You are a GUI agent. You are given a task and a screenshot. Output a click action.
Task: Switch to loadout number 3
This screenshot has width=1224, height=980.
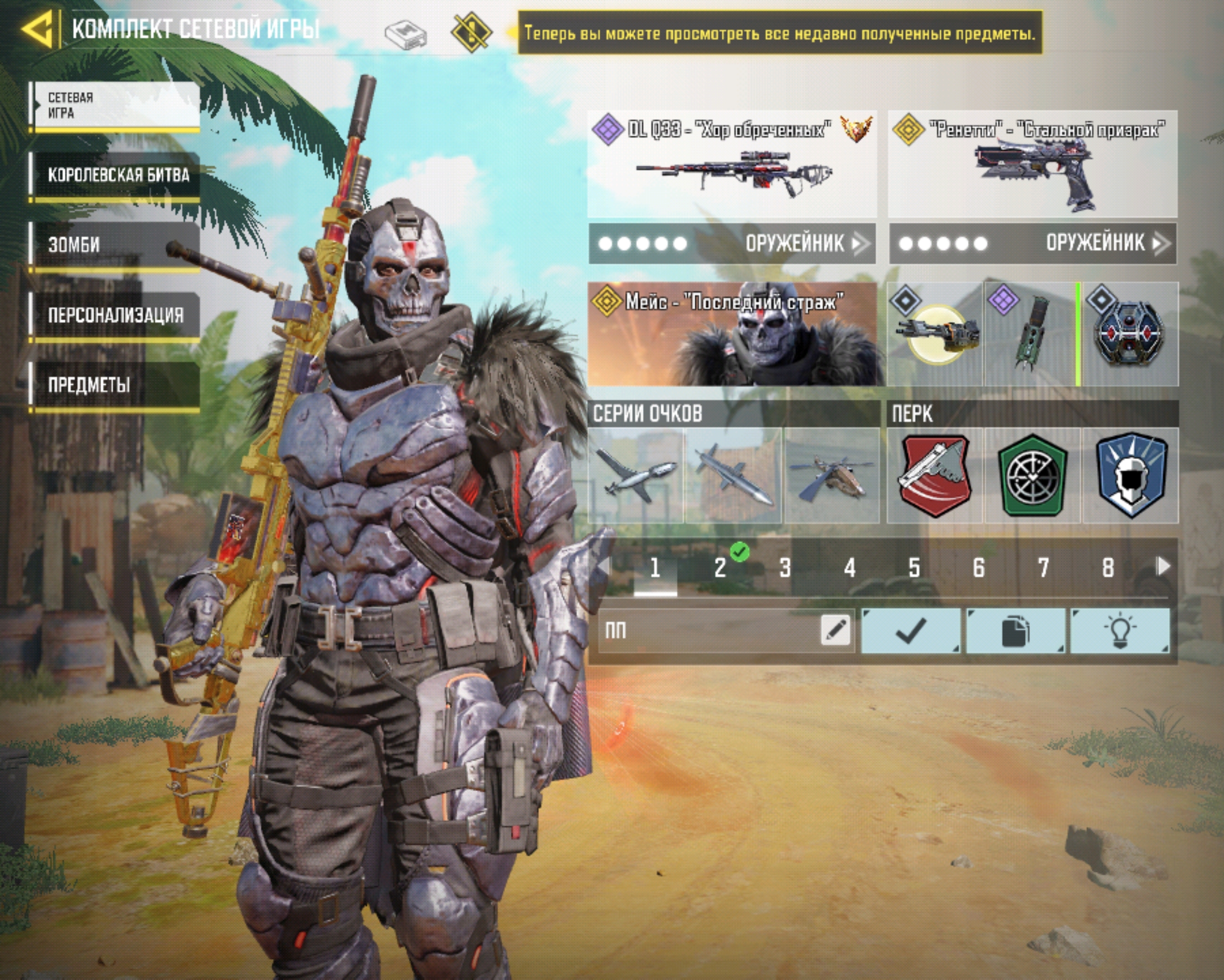pyautogui.click(x=784, y=568)
